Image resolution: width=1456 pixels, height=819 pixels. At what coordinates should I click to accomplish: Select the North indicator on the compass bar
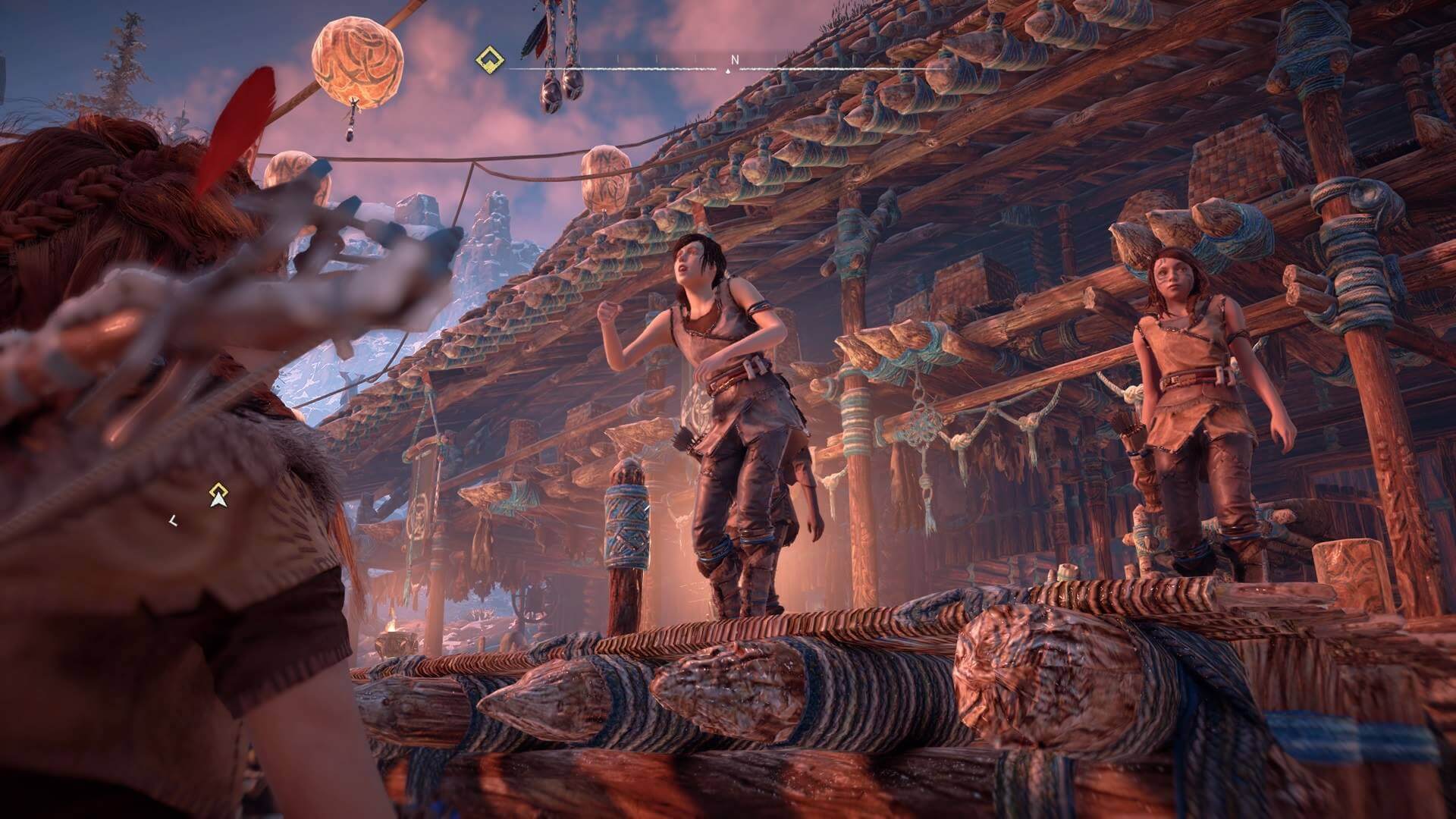(734, 59)
